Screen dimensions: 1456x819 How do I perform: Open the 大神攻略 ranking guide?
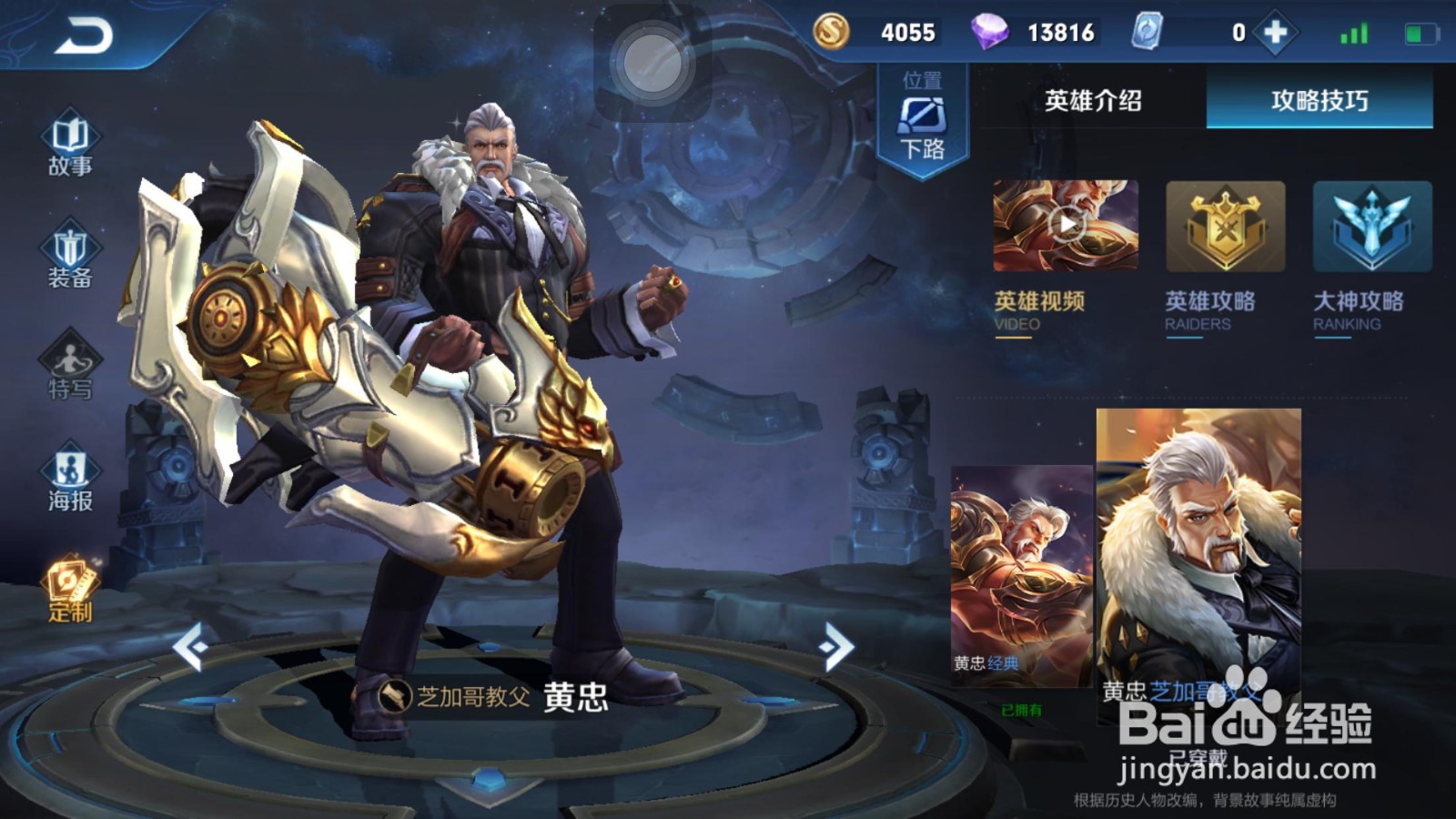(x=1360, y=227)
